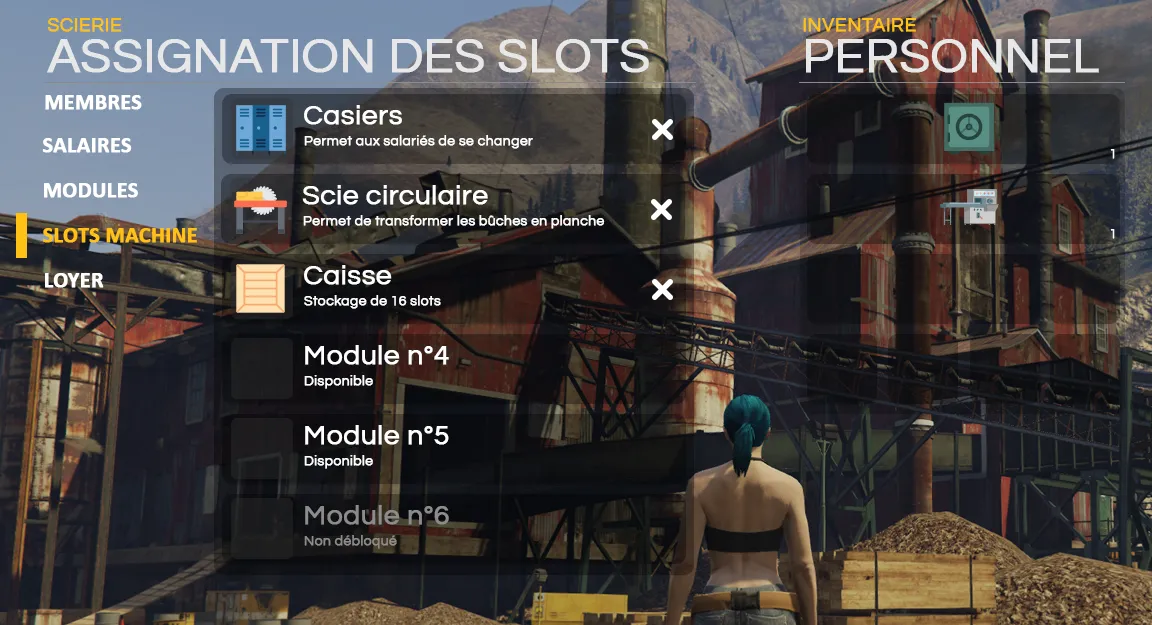1152x625 pixels.
Task: Select the Slots Machine tab
Action: (x=119, y=236)
